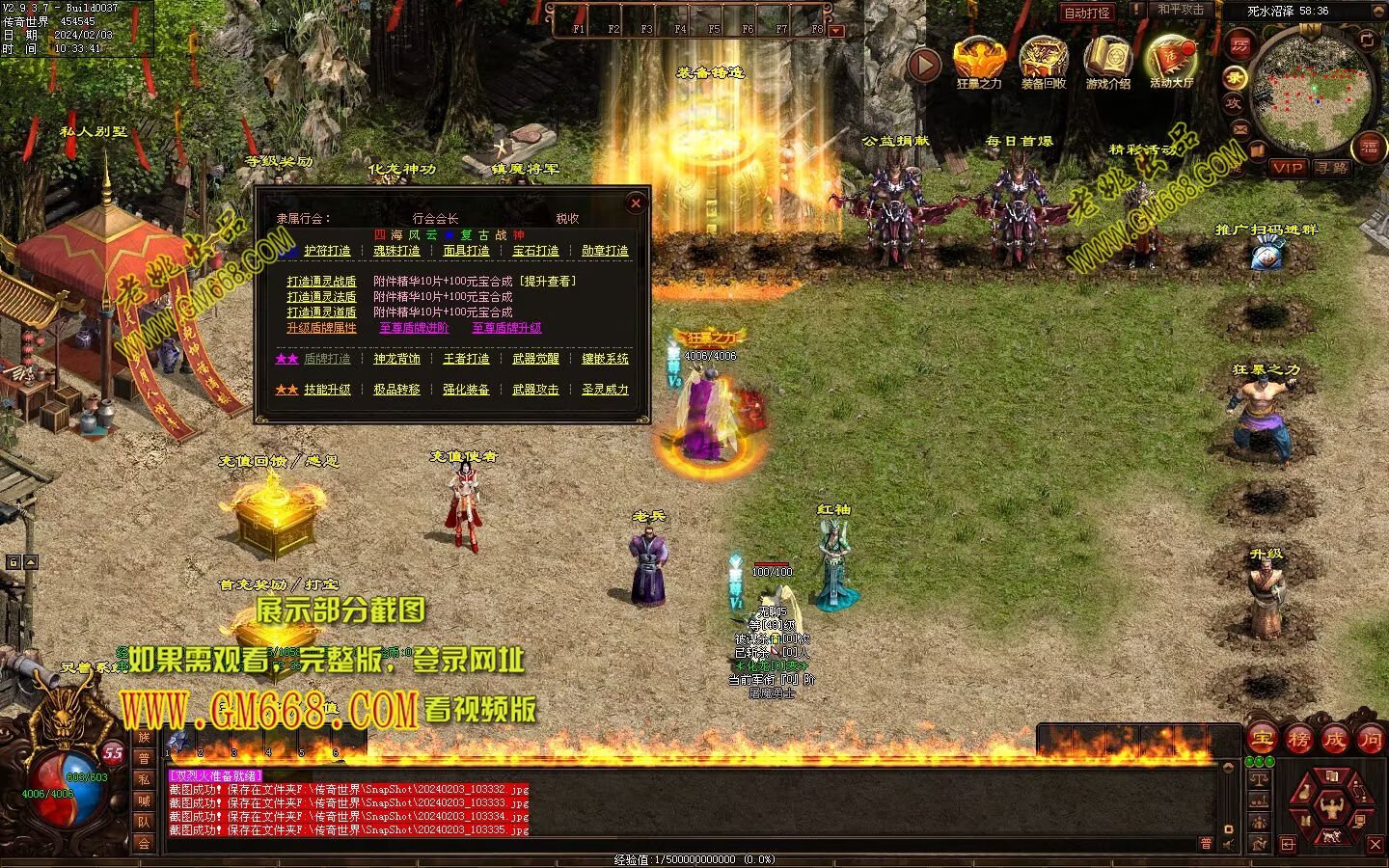The image size is (1389, 868).
Task: Open 强化装备 equipment enhancement link
Action: [466, 390]
